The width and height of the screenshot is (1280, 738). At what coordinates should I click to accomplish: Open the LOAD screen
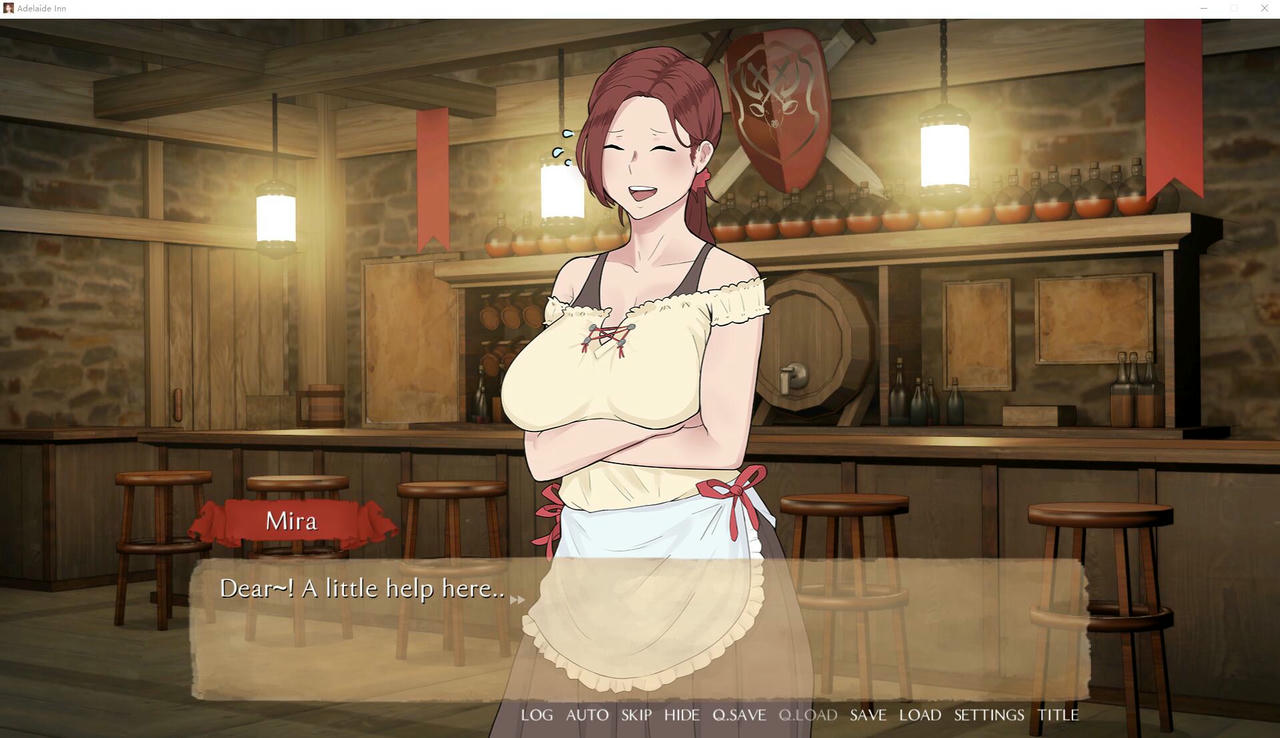920,714
